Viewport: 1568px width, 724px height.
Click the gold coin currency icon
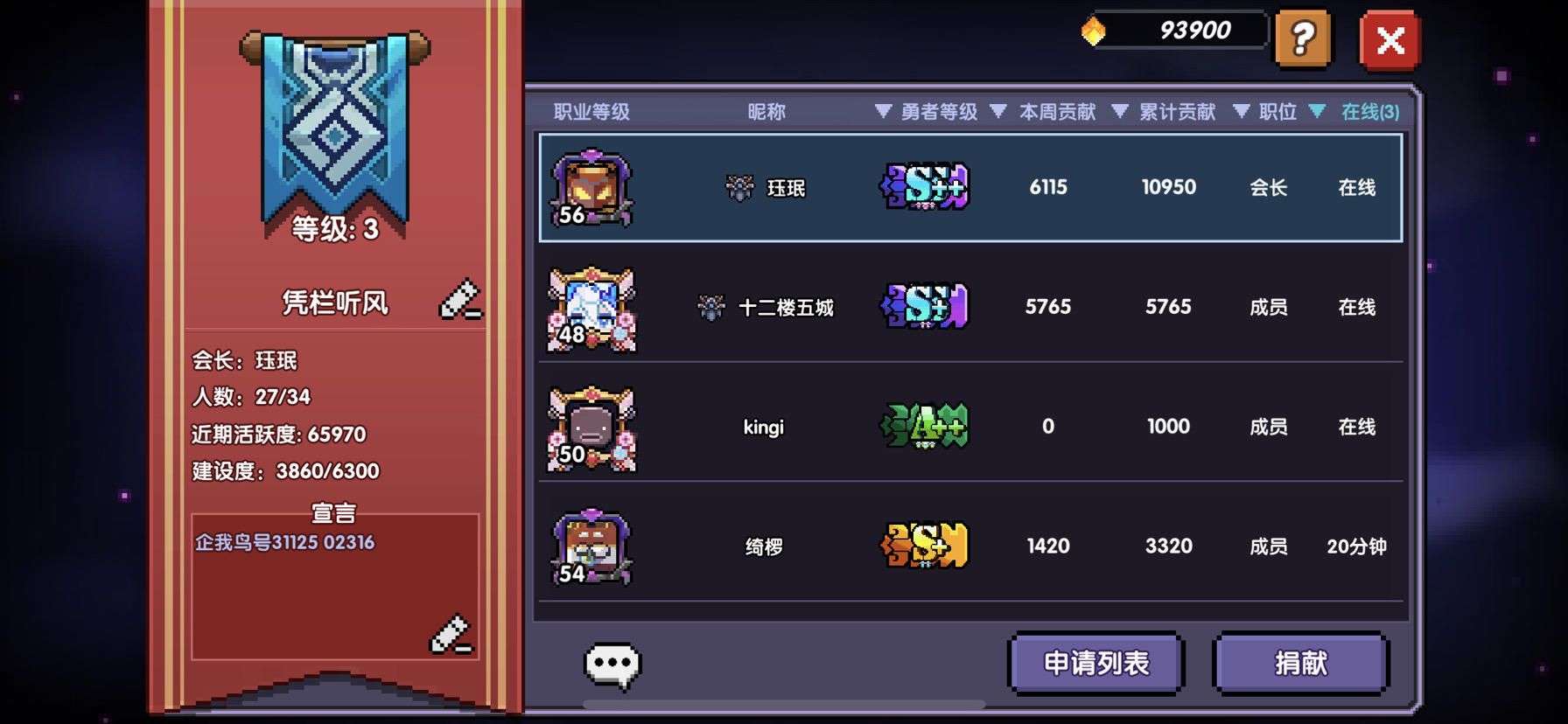click(x=1093, y=29)
